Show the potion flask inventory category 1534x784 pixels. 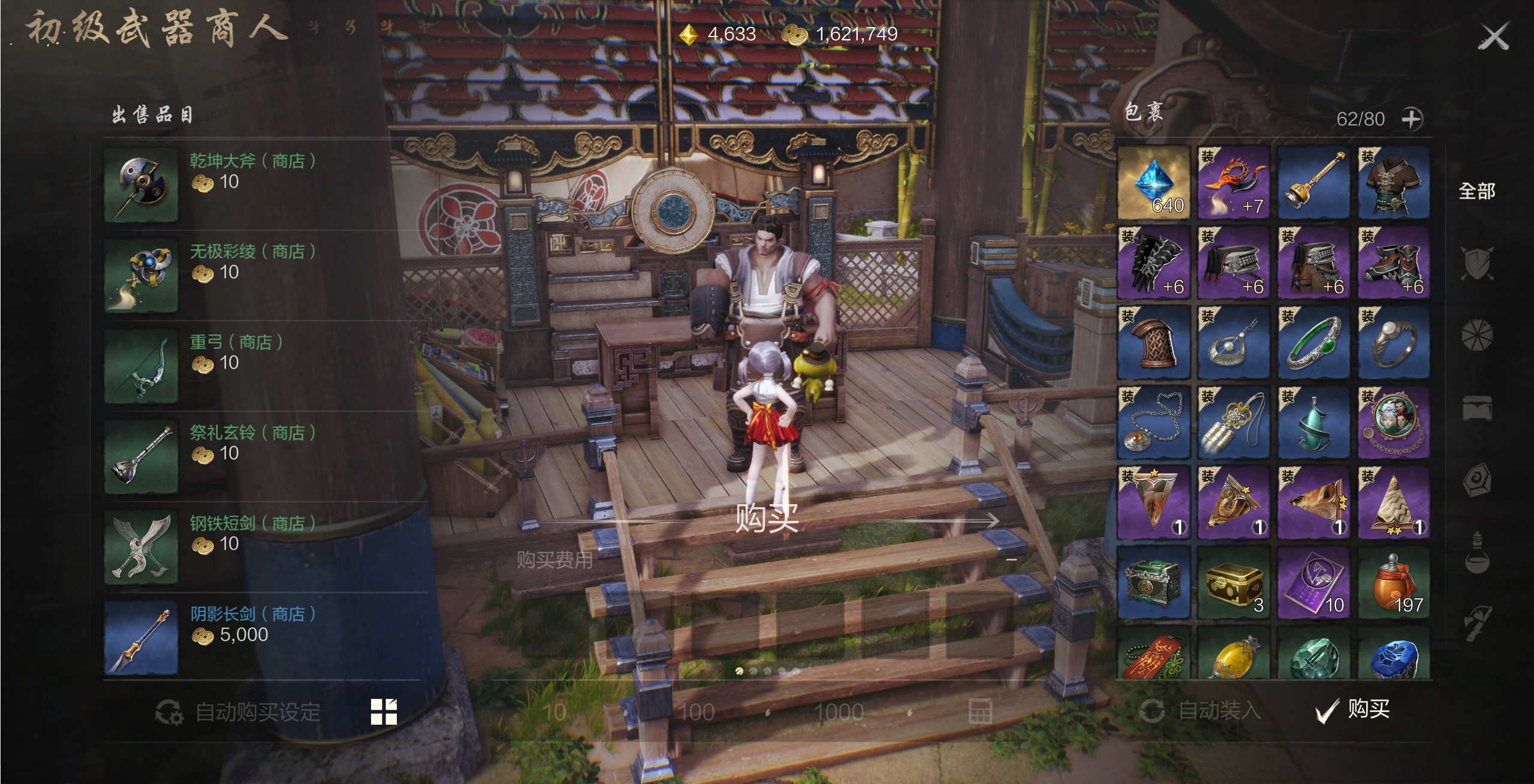[1476, 553]
